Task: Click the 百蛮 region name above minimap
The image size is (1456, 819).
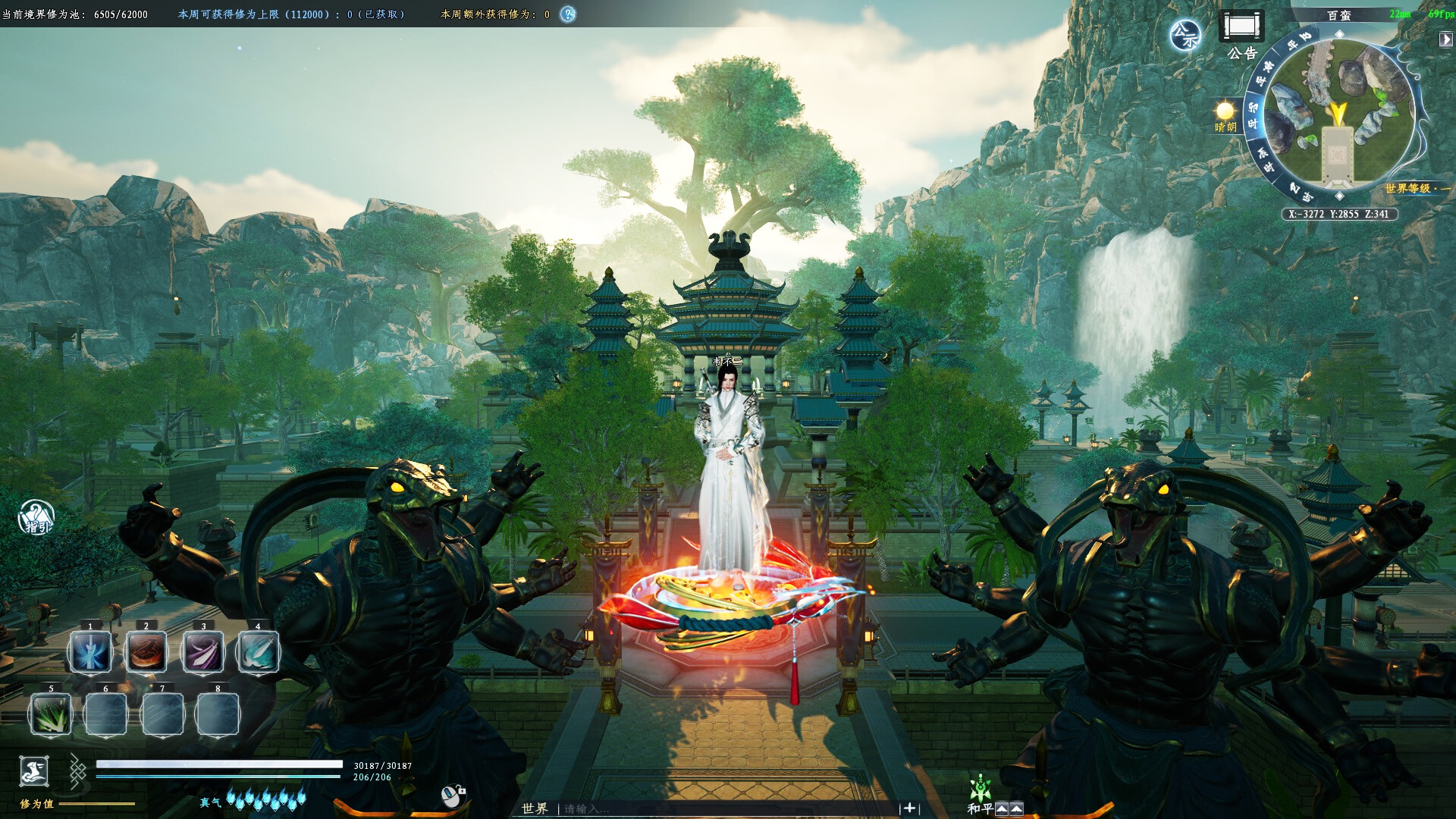Action: point(1340,16)
